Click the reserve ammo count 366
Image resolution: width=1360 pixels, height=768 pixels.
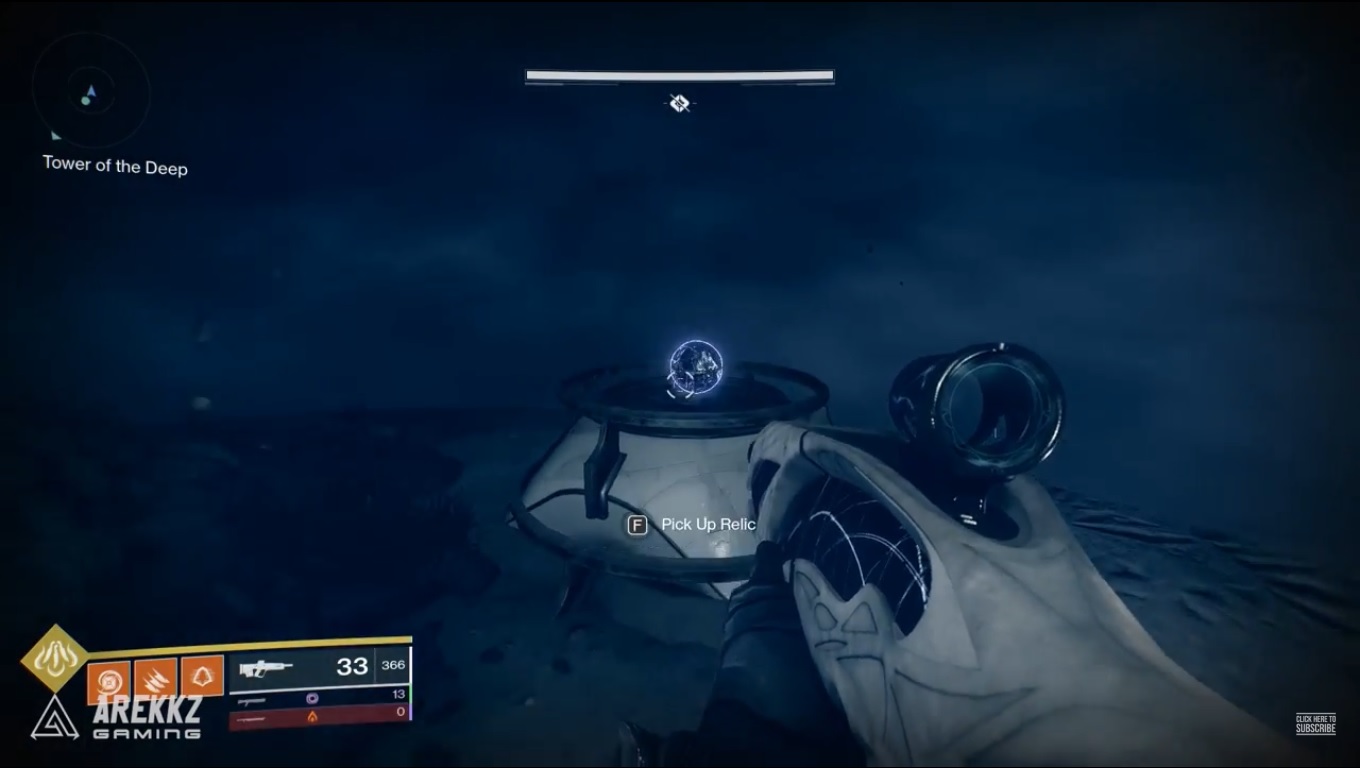pyautogui.click(x=395, y=666)
